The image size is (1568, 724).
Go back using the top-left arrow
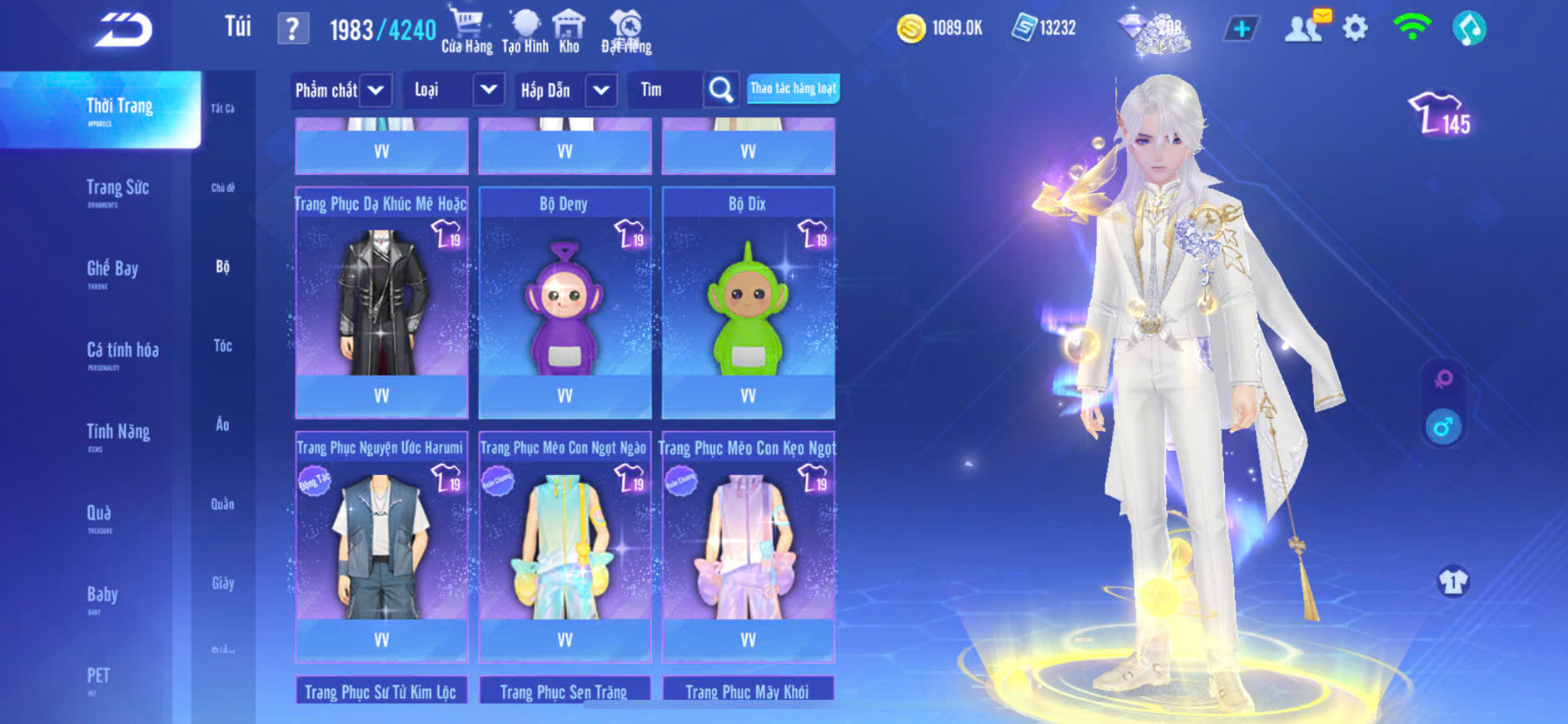122,30
